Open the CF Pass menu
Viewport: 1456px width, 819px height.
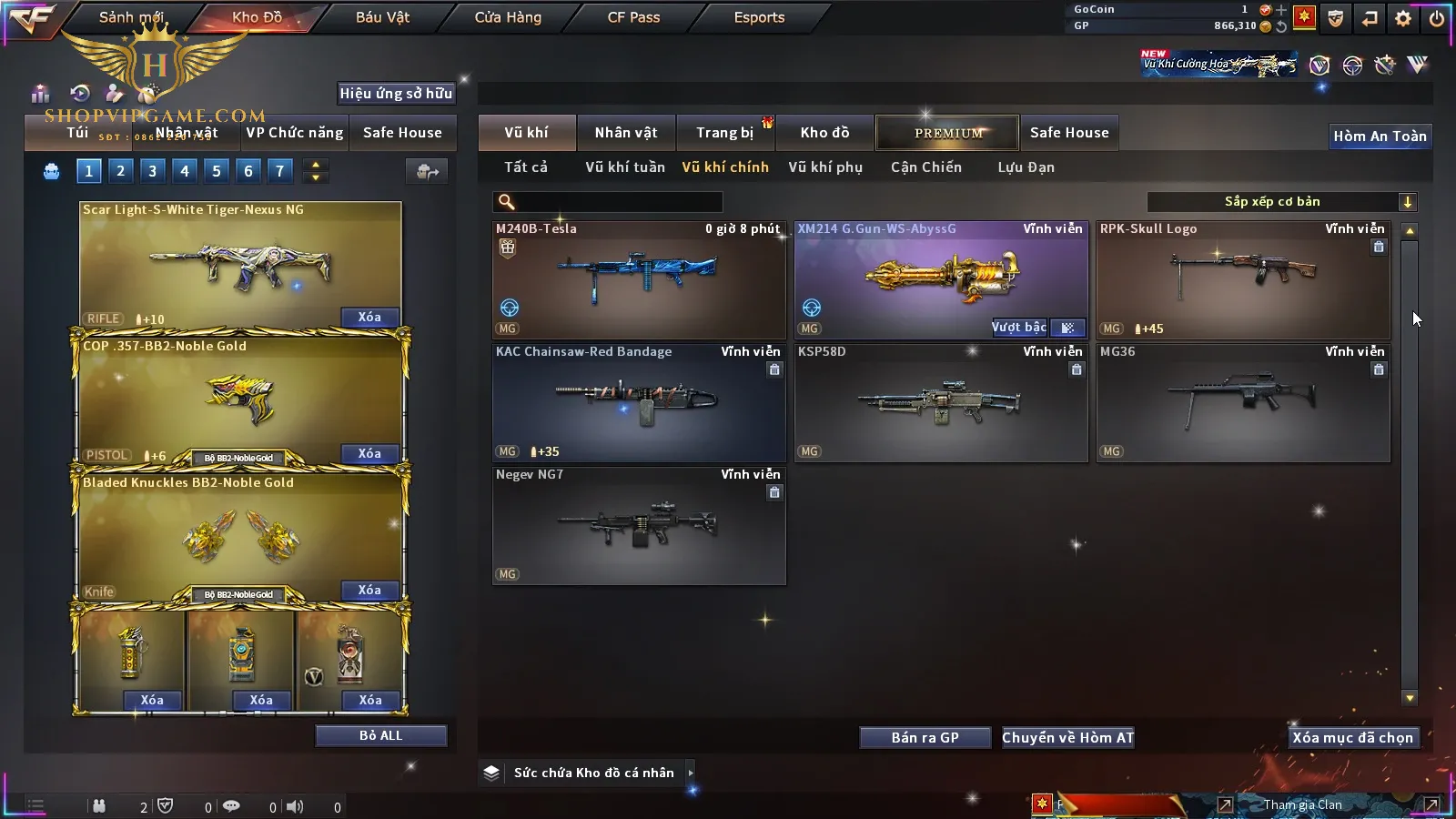click(633, 17)
